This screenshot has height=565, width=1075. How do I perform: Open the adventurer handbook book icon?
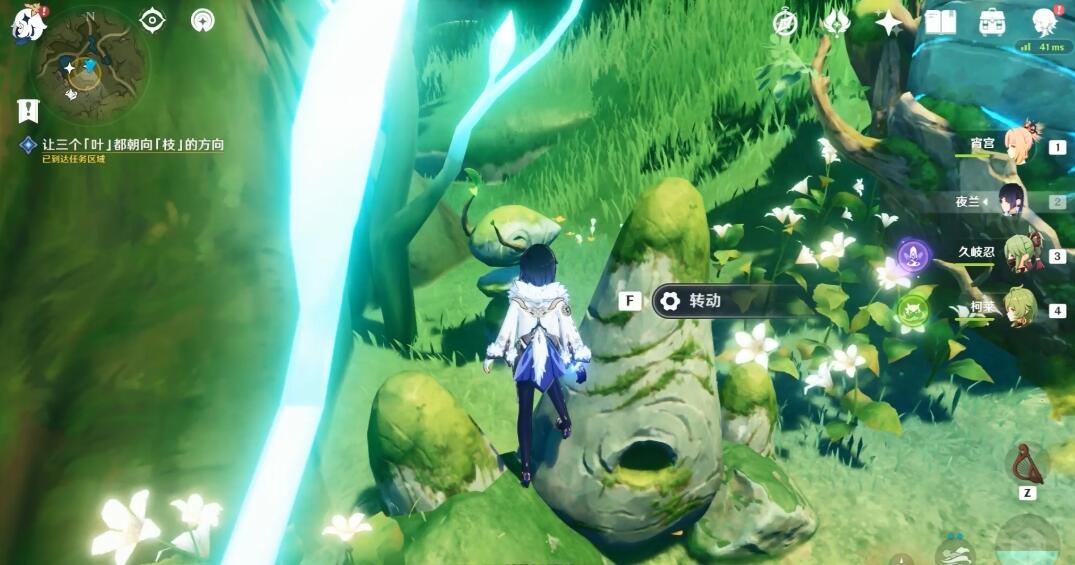coord(940,22)
